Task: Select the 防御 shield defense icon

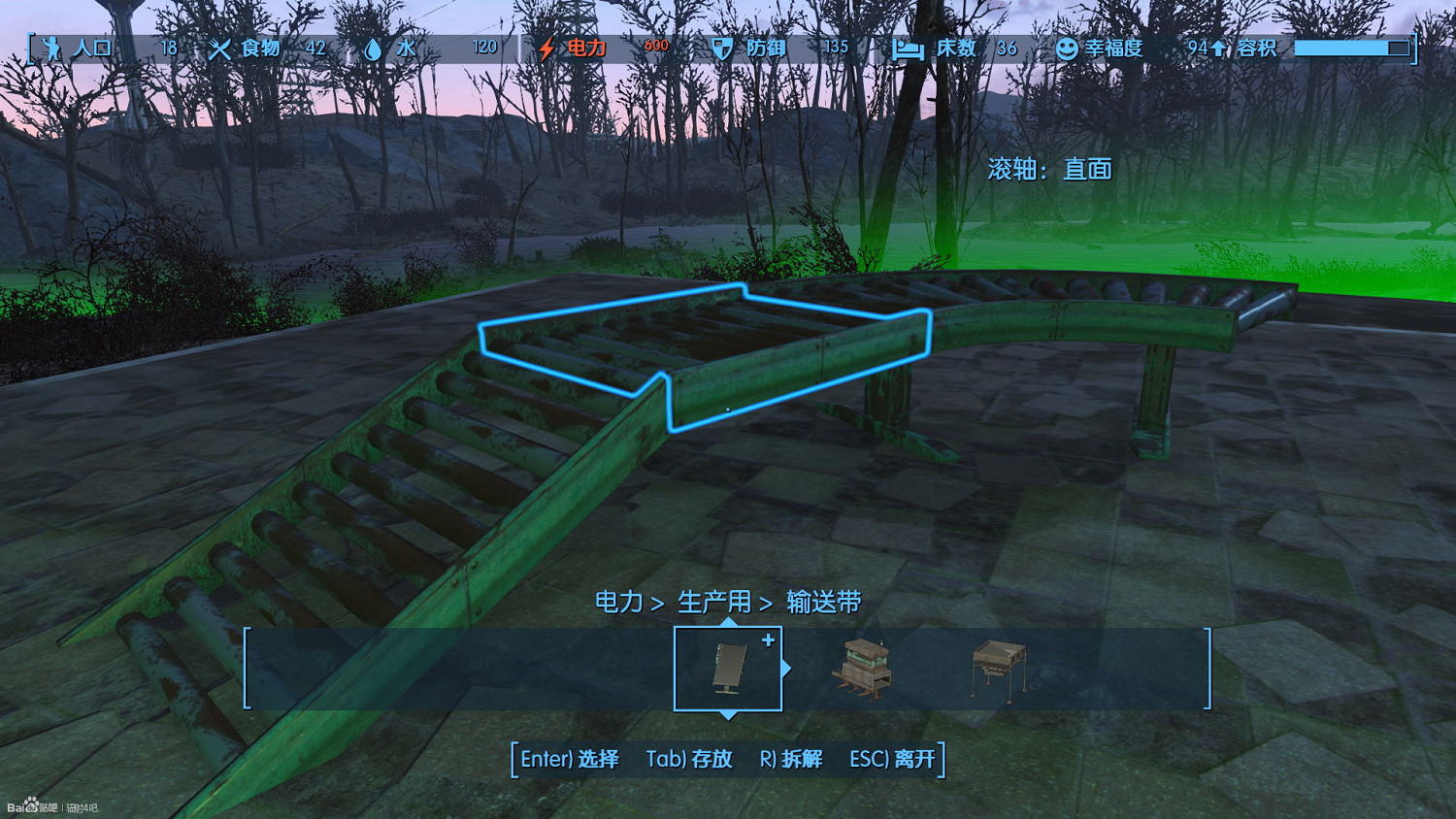Action: [721, 47]
